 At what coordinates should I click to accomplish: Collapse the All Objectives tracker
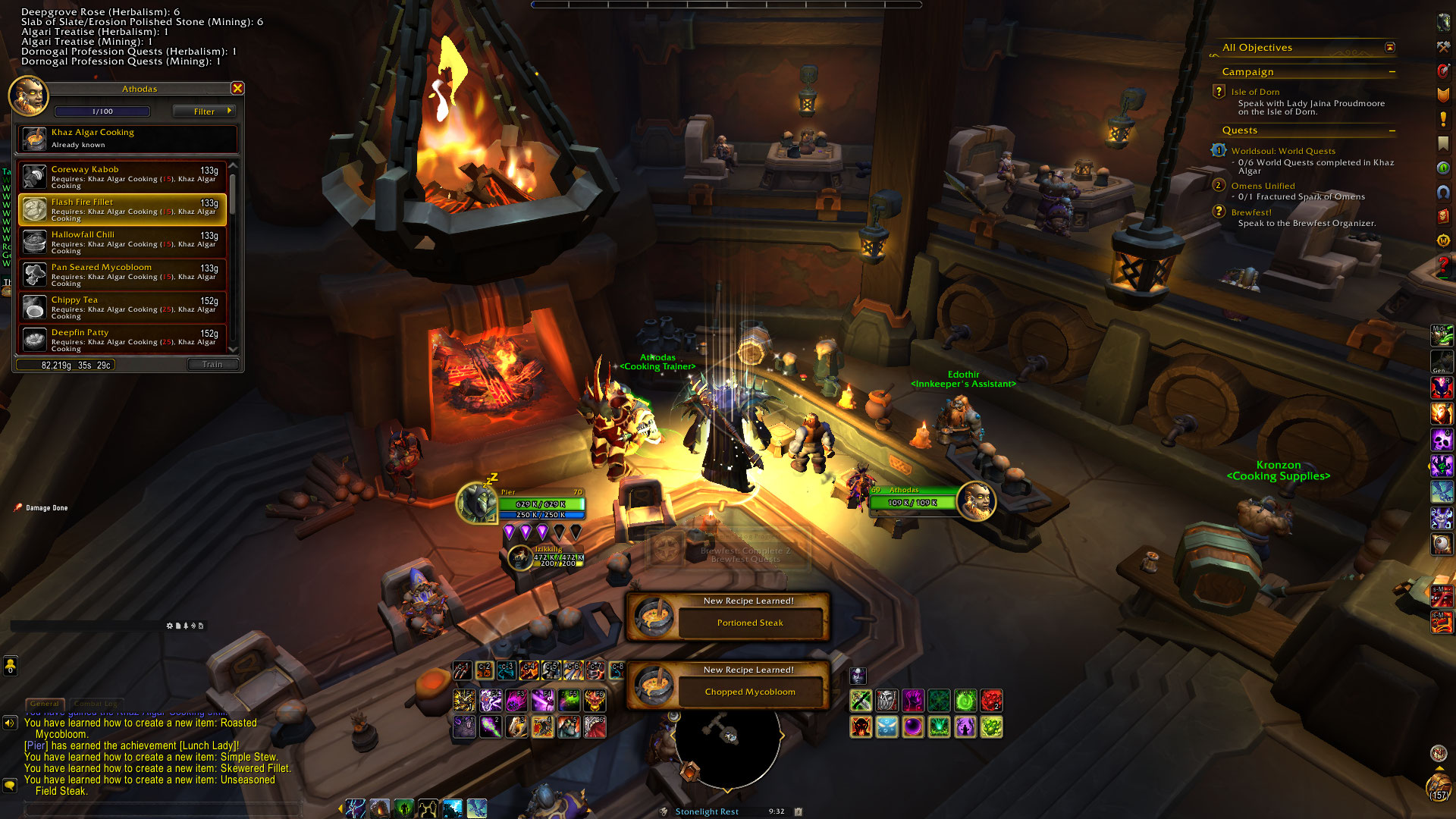click(1390, 48)
